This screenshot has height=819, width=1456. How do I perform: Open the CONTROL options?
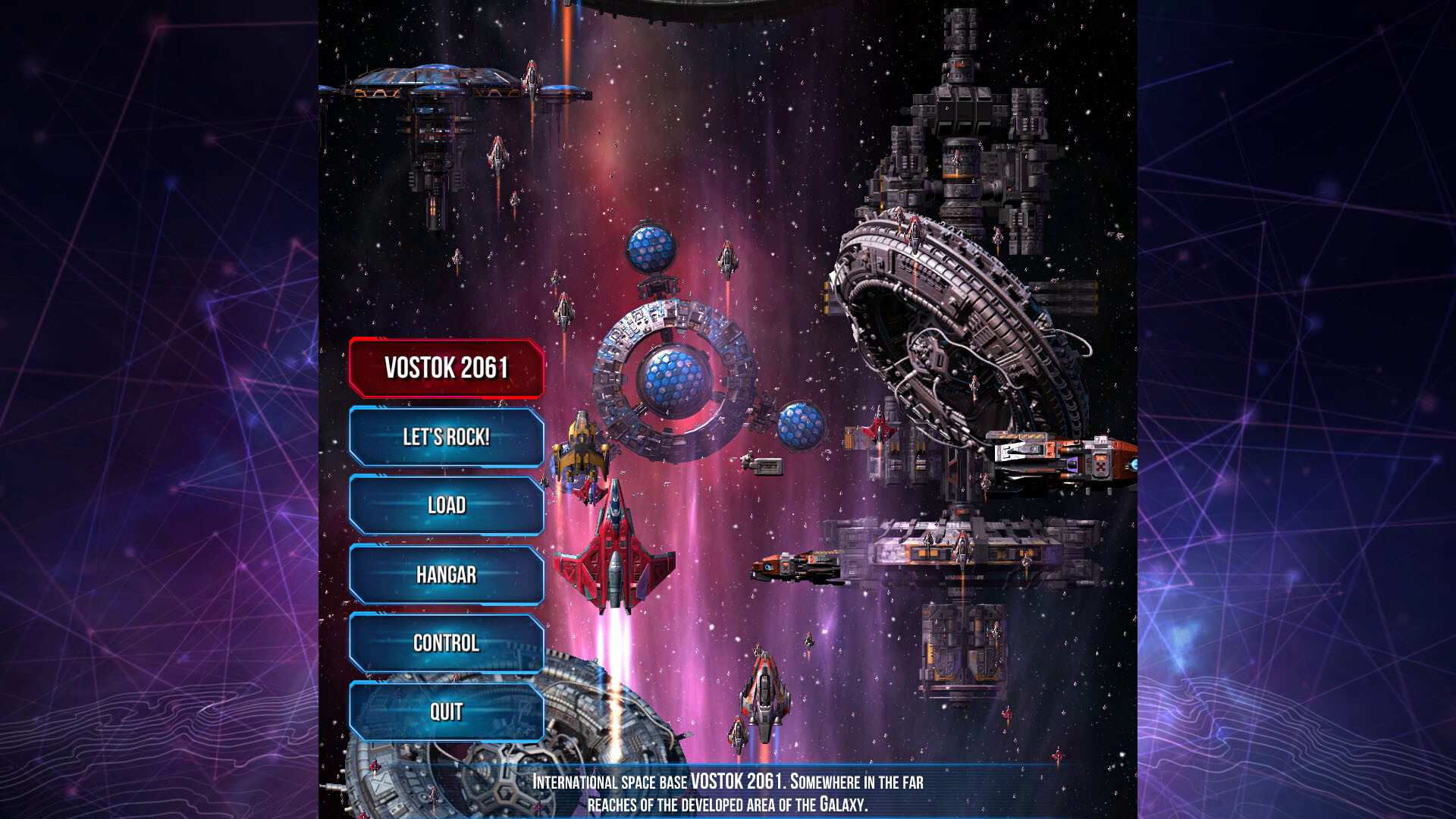(446, 643)
